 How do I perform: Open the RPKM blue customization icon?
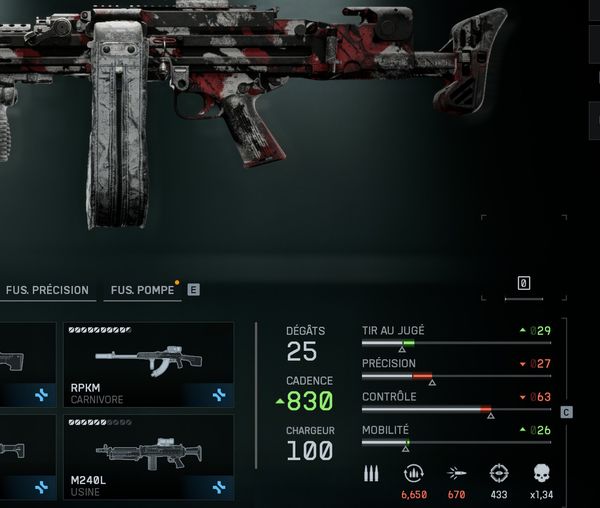coord(218,395)
